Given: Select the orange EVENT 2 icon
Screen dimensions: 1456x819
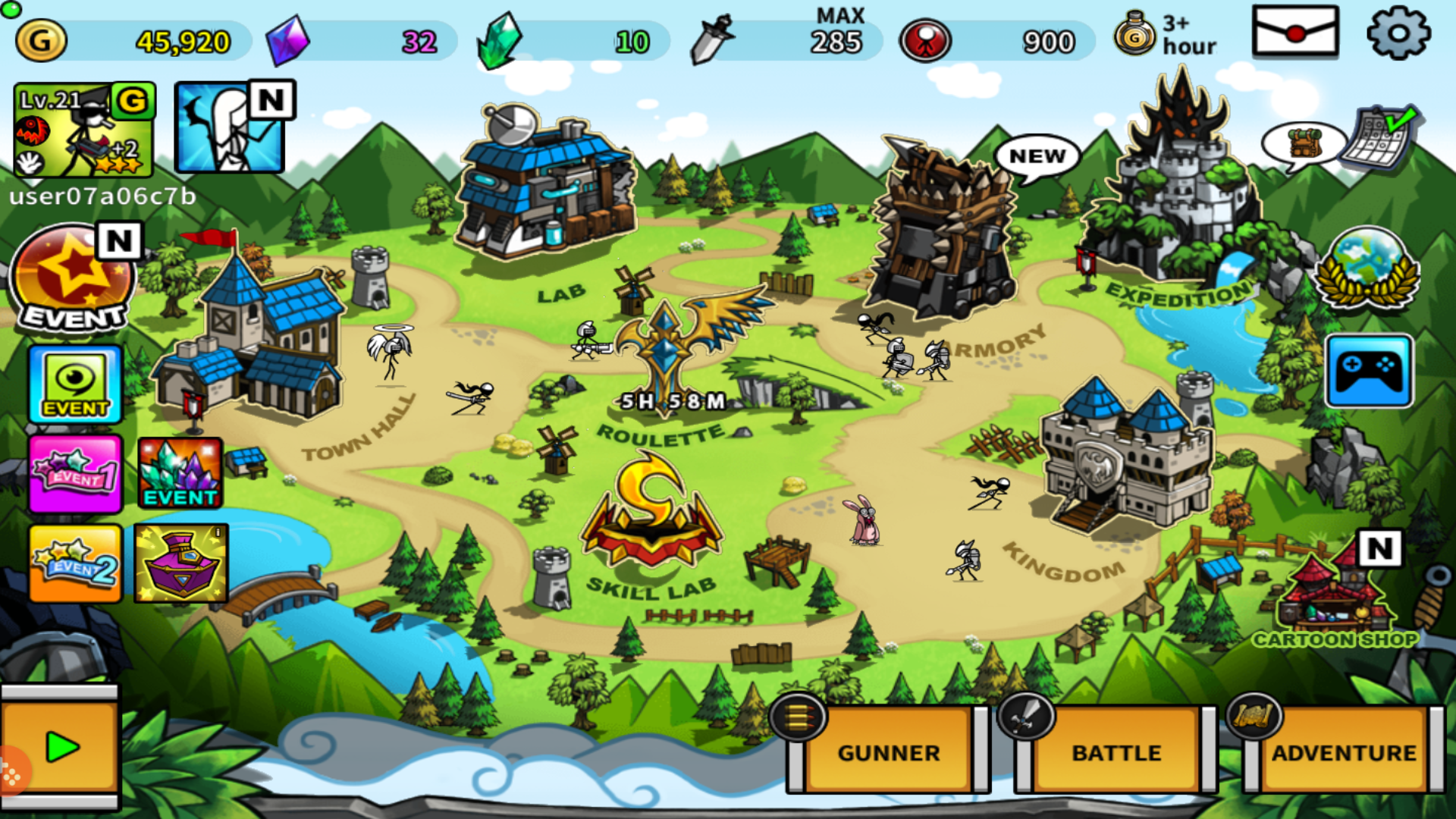Looking at the screenshot, I should 74,563.
